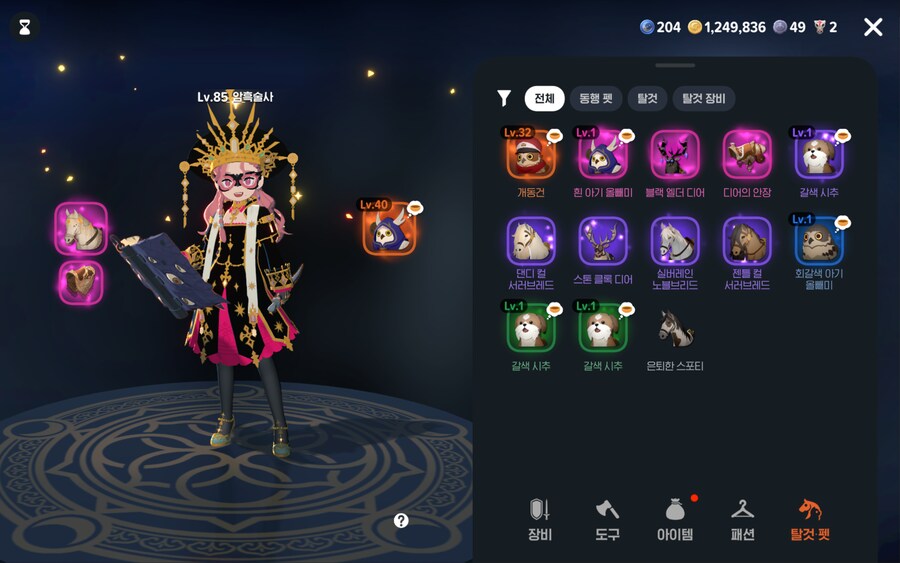
Task: Switch to the 동행 펫 tab
Action: click(x=595, y=98)
